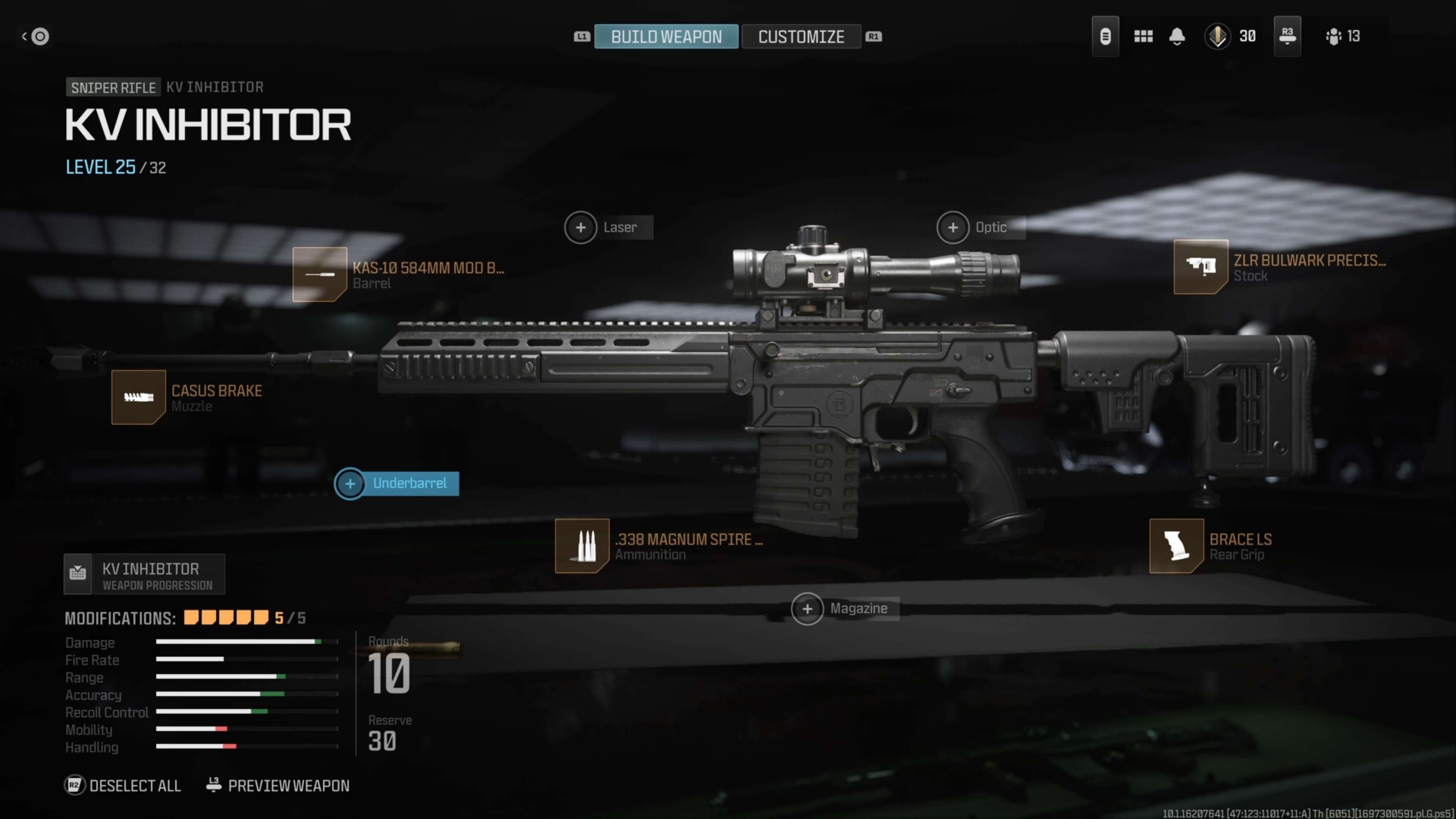Open the channels grid menu

pos(1143,36)
